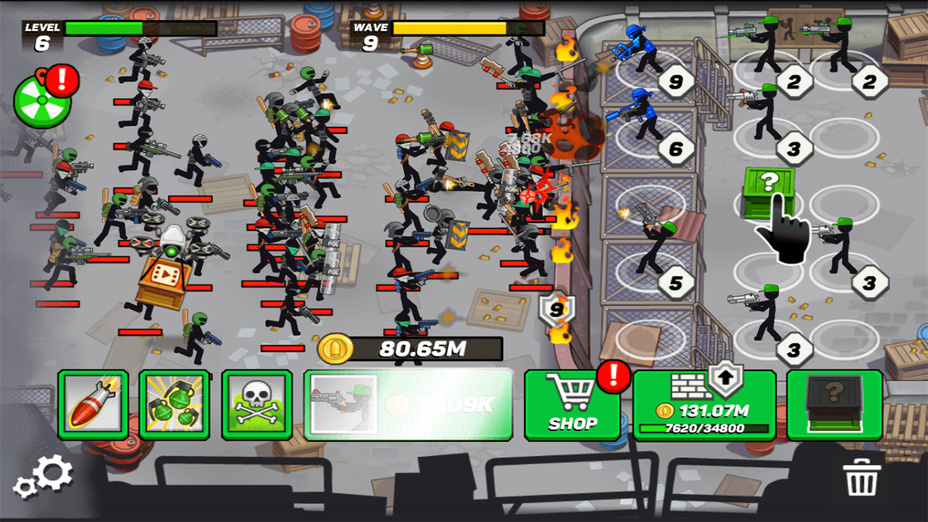Upgrade the wall for 131.07M
This screenshot has height=522, width=928.
[x=704, y=405]
